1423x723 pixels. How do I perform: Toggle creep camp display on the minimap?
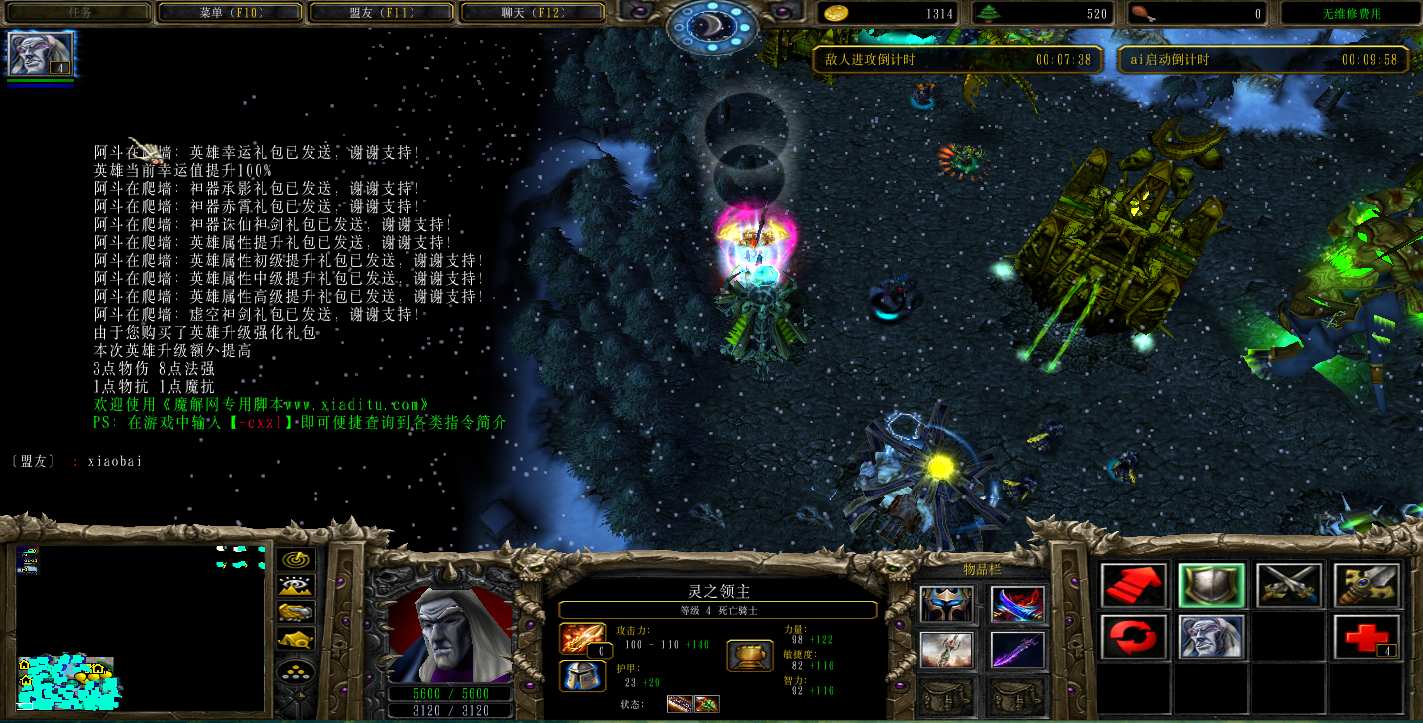(x=296, y=639)
